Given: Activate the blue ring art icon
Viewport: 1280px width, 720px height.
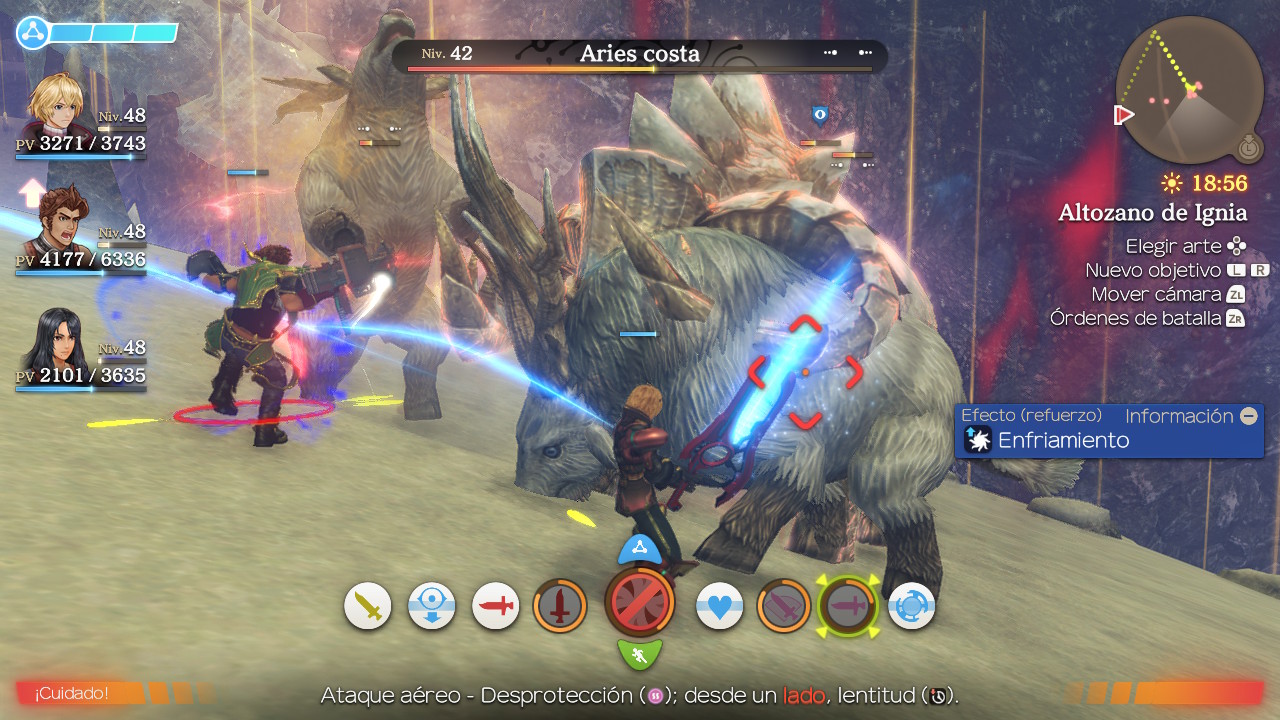Looking at the screenshot, I should pos(912,606).
